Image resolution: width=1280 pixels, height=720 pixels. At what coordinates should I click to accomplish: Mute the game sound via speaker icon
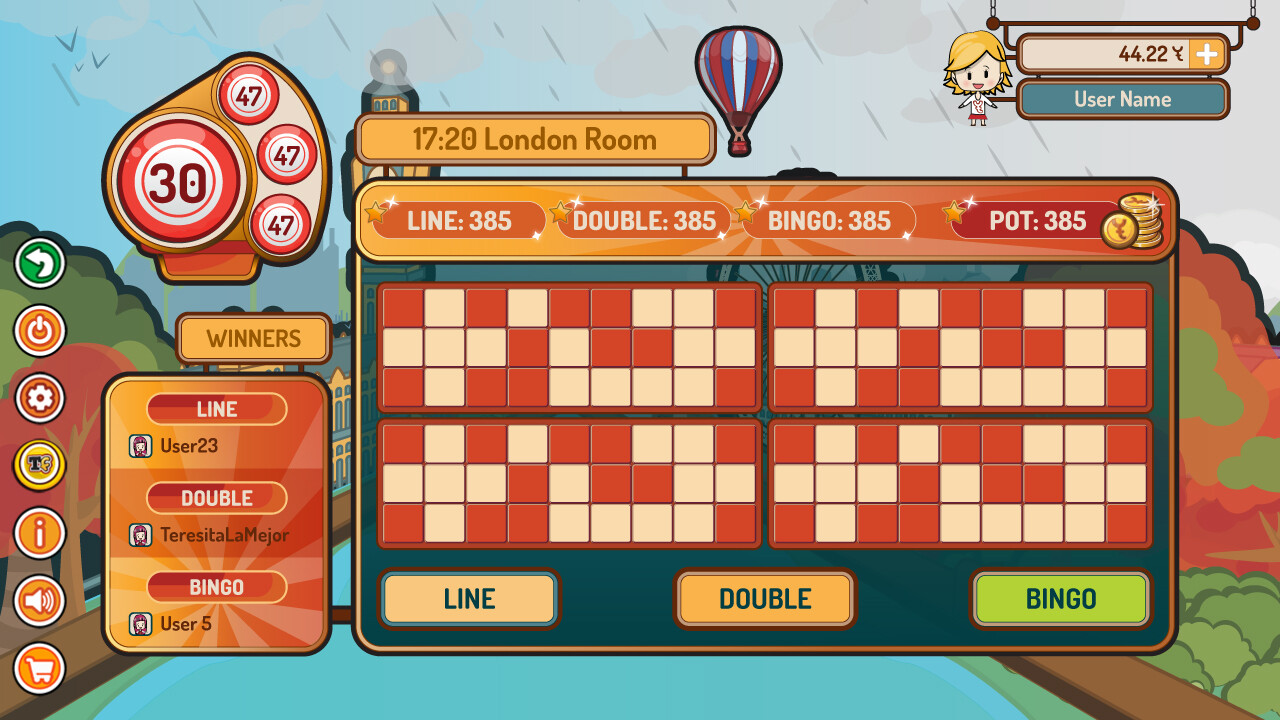tap(39, 599)
